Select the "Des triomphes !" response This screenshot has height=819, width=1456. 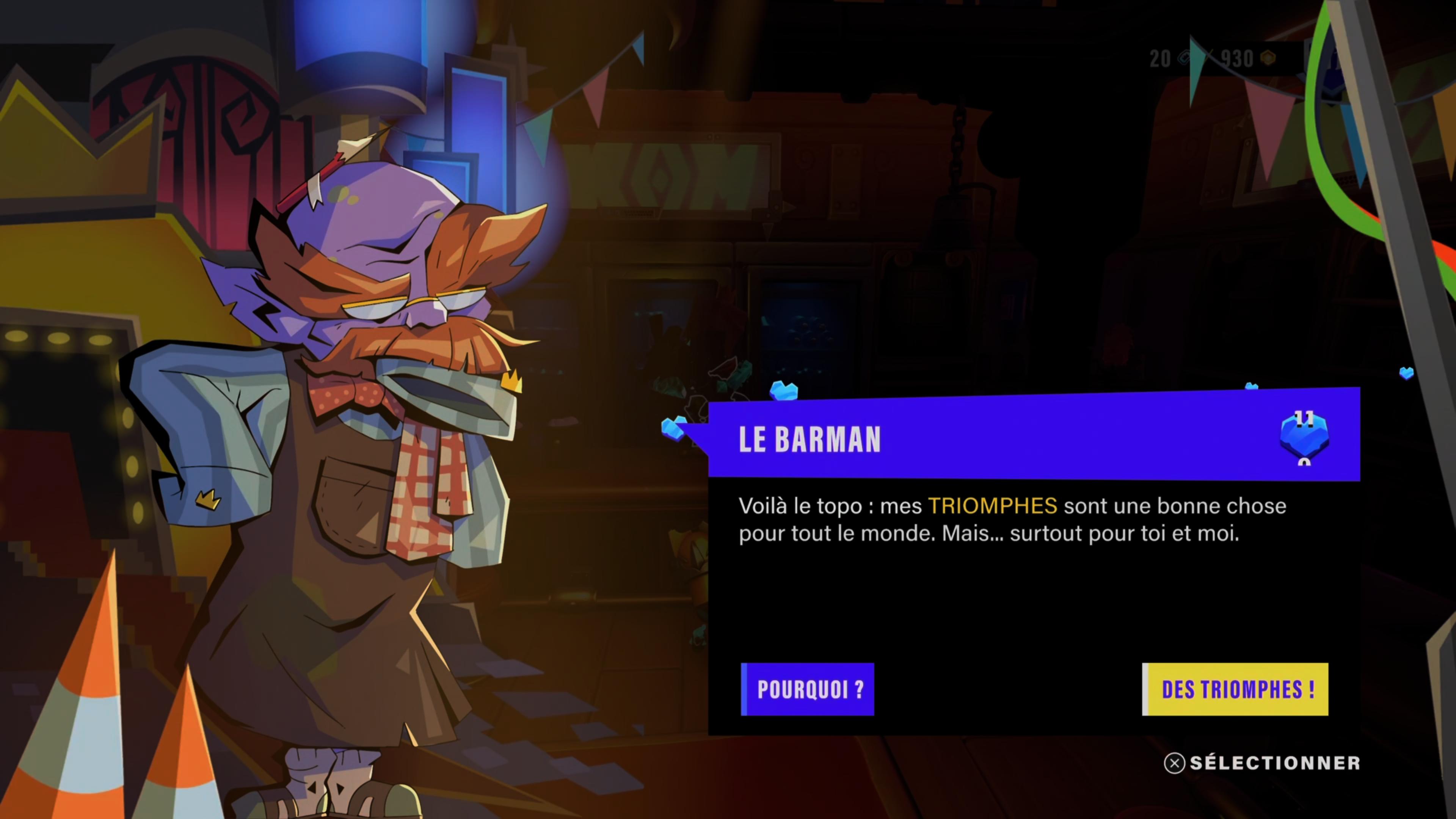[1235, 689]
